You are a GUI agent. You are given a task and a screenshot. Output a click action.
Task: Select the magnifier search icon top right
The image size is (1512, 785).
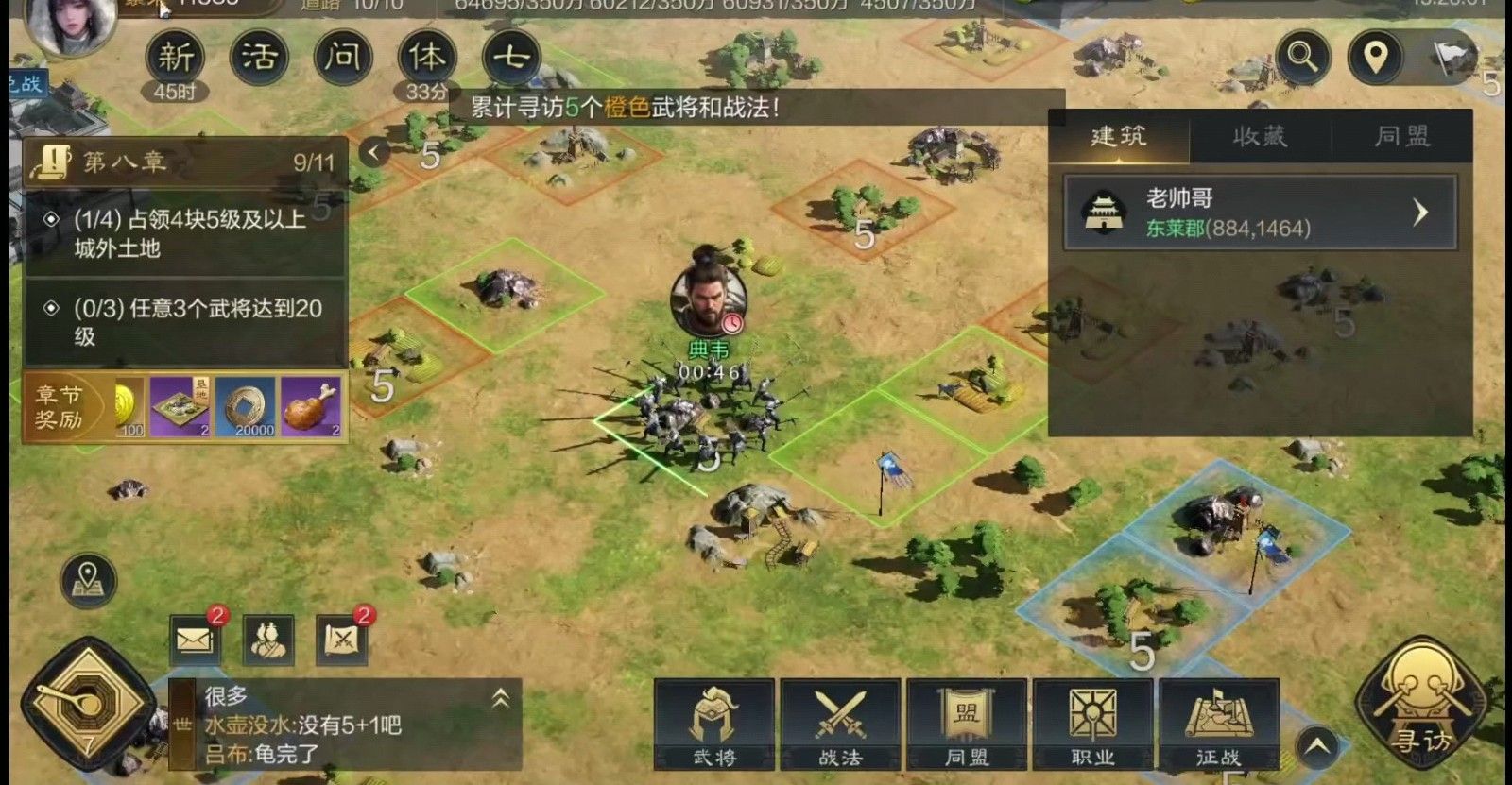[x=1304, y=59]
